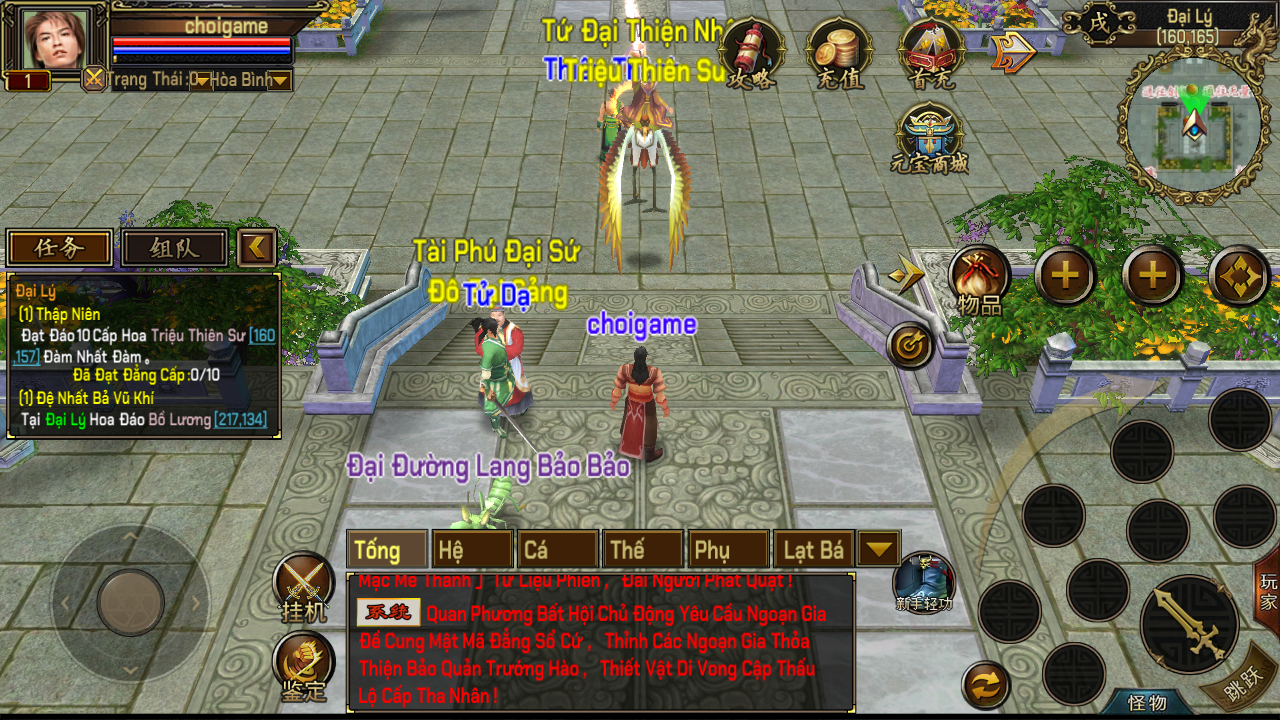
Task: Tap the sword main attack button
Action: point(1189,624)
